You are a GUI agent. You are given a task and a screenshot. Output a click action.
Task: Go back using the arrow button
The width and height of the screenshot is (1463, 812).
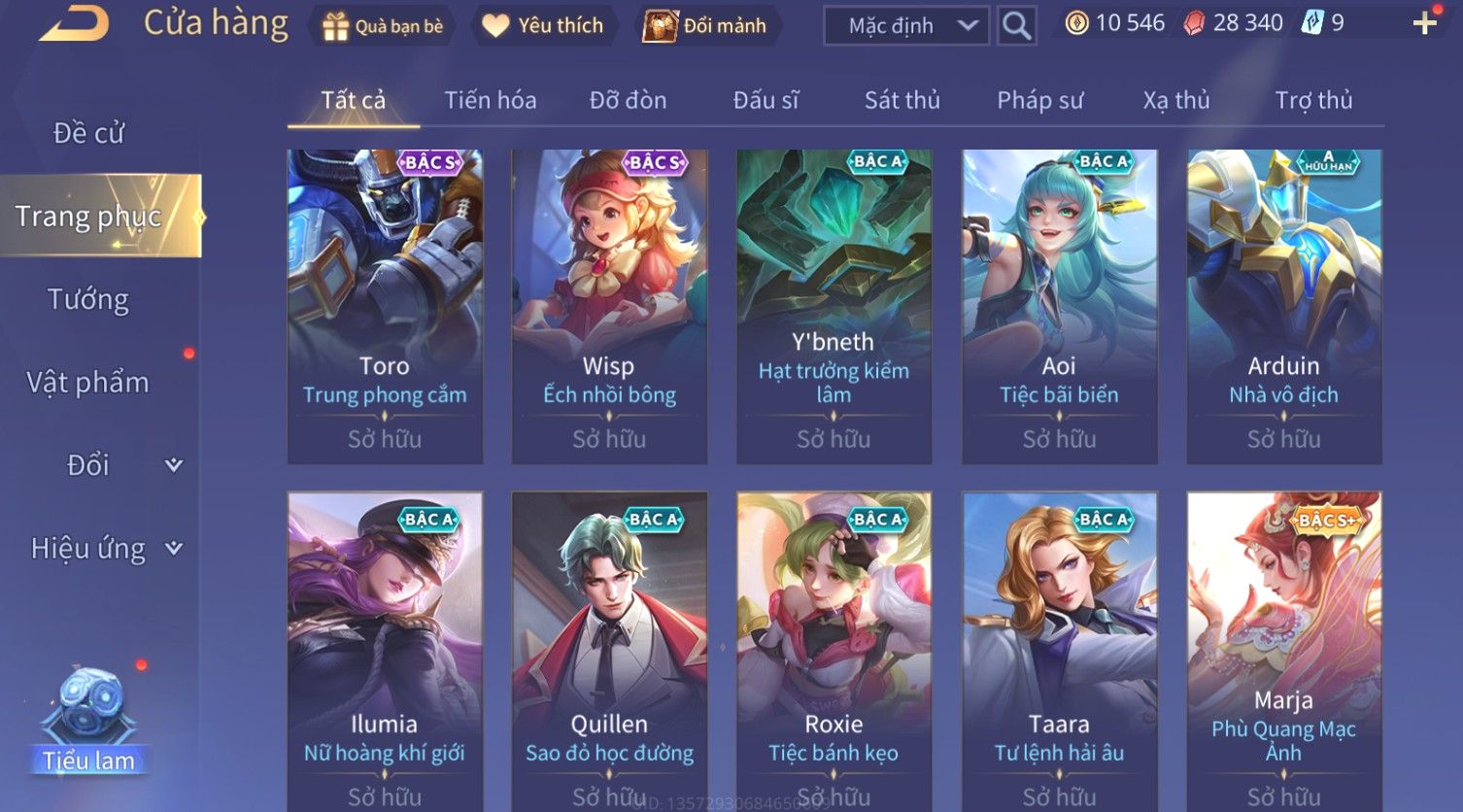(x=75, y=23)
